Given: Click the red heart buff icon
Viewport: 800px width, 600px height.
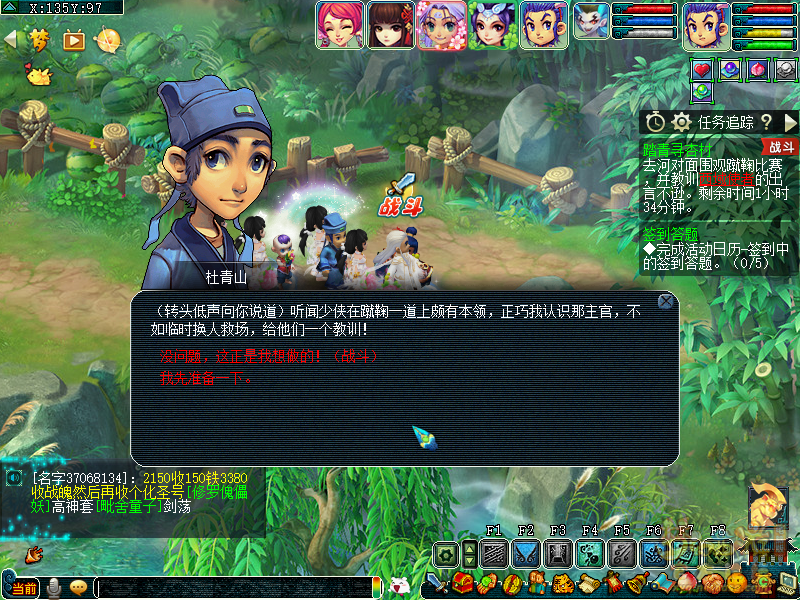Looking at the screenshot, I should click(702, 70).
